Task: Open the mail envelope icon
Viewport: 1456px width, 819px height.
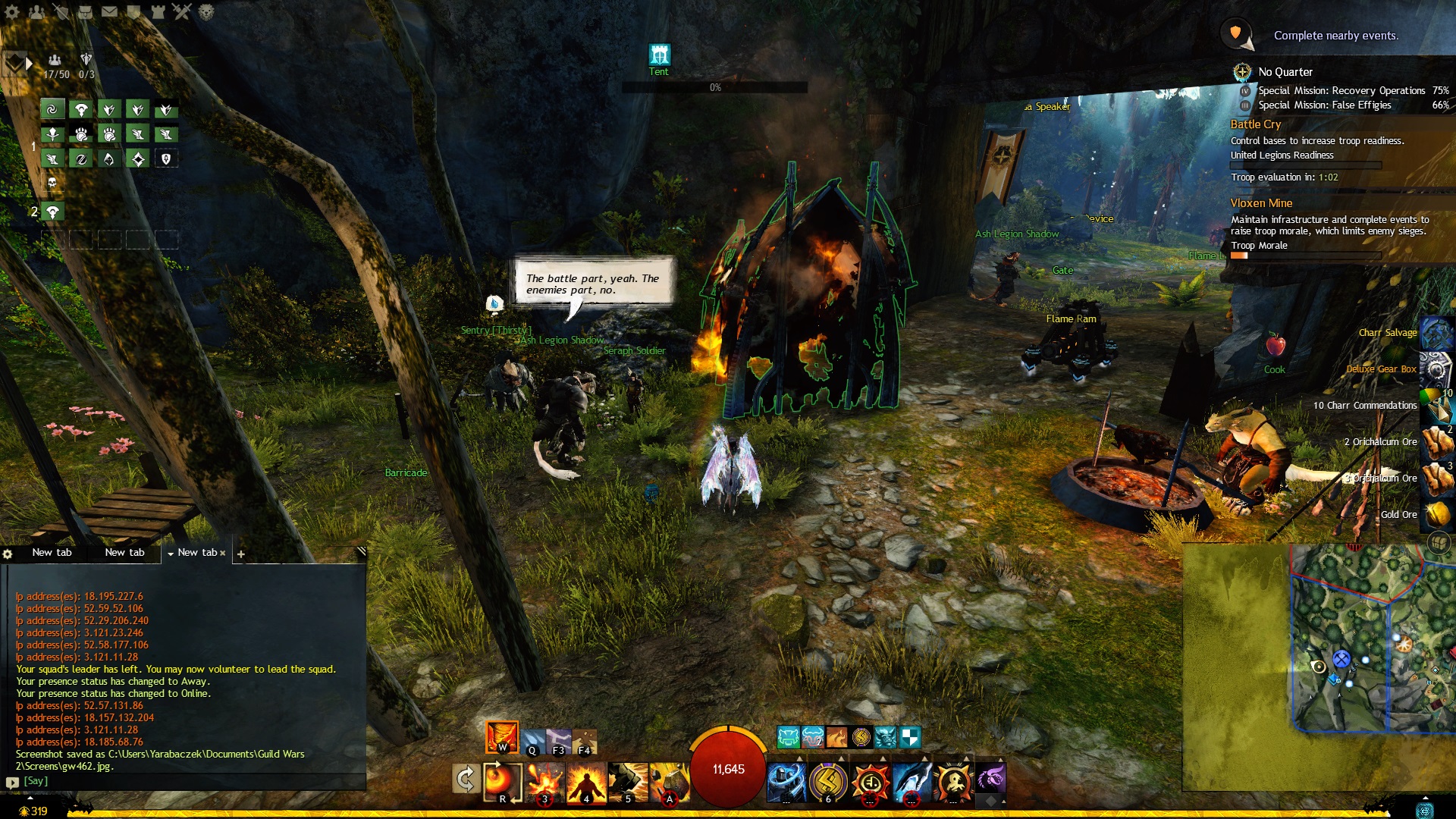Action: [110, 11]
